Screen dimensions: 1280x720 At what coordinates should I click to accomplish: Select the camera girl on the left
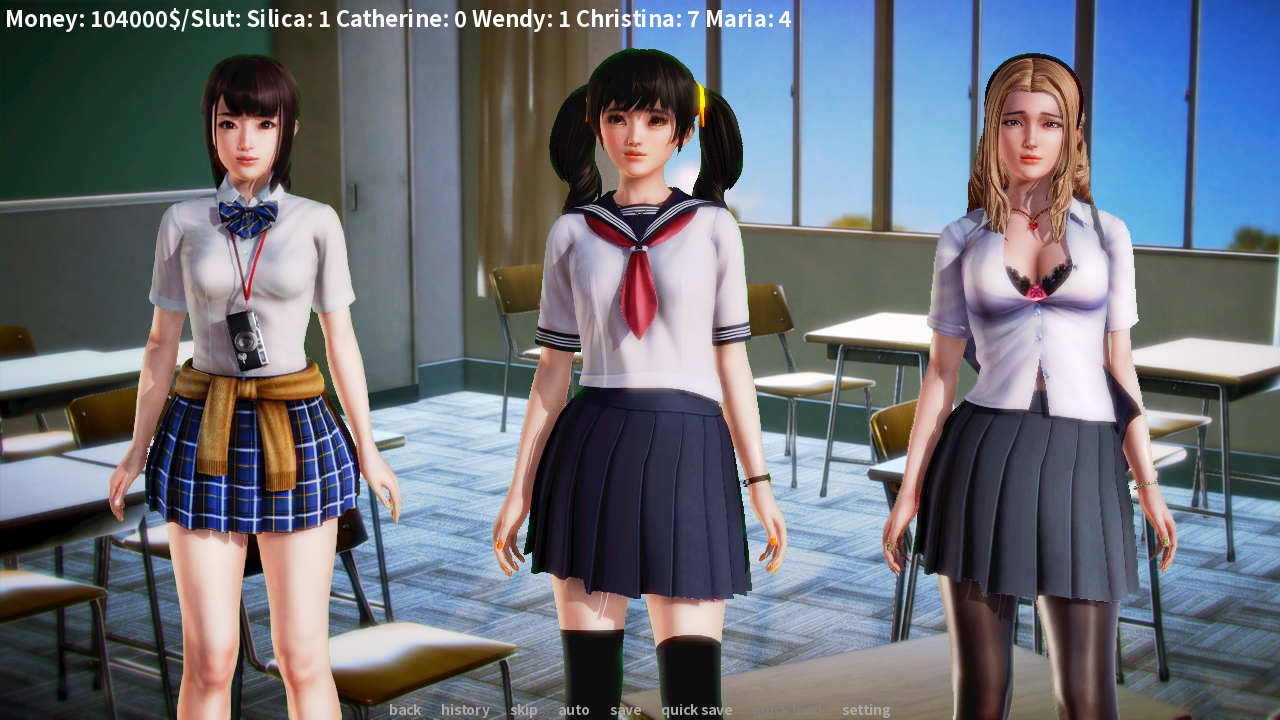(245, 300)
